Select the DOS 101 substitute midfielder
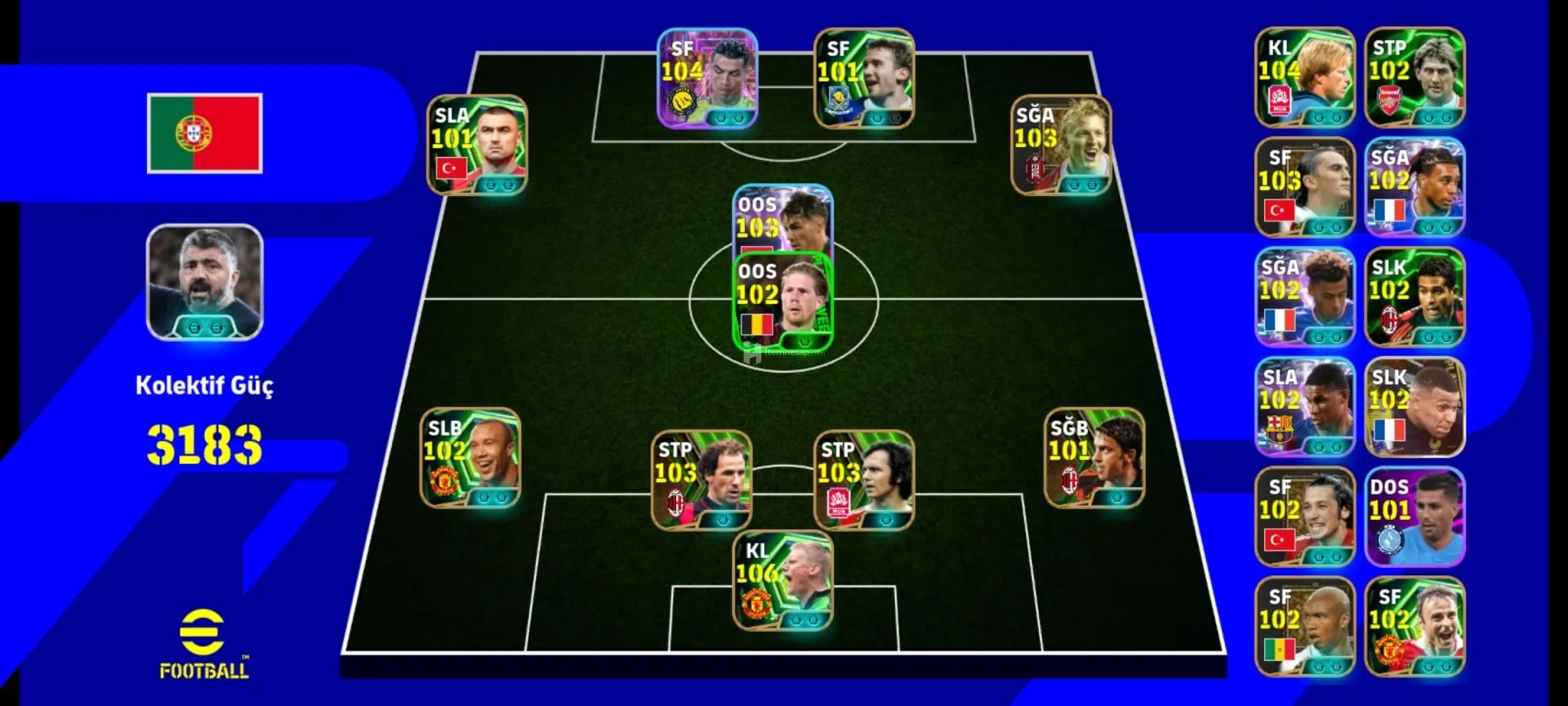 click(x=1415, y=516)
